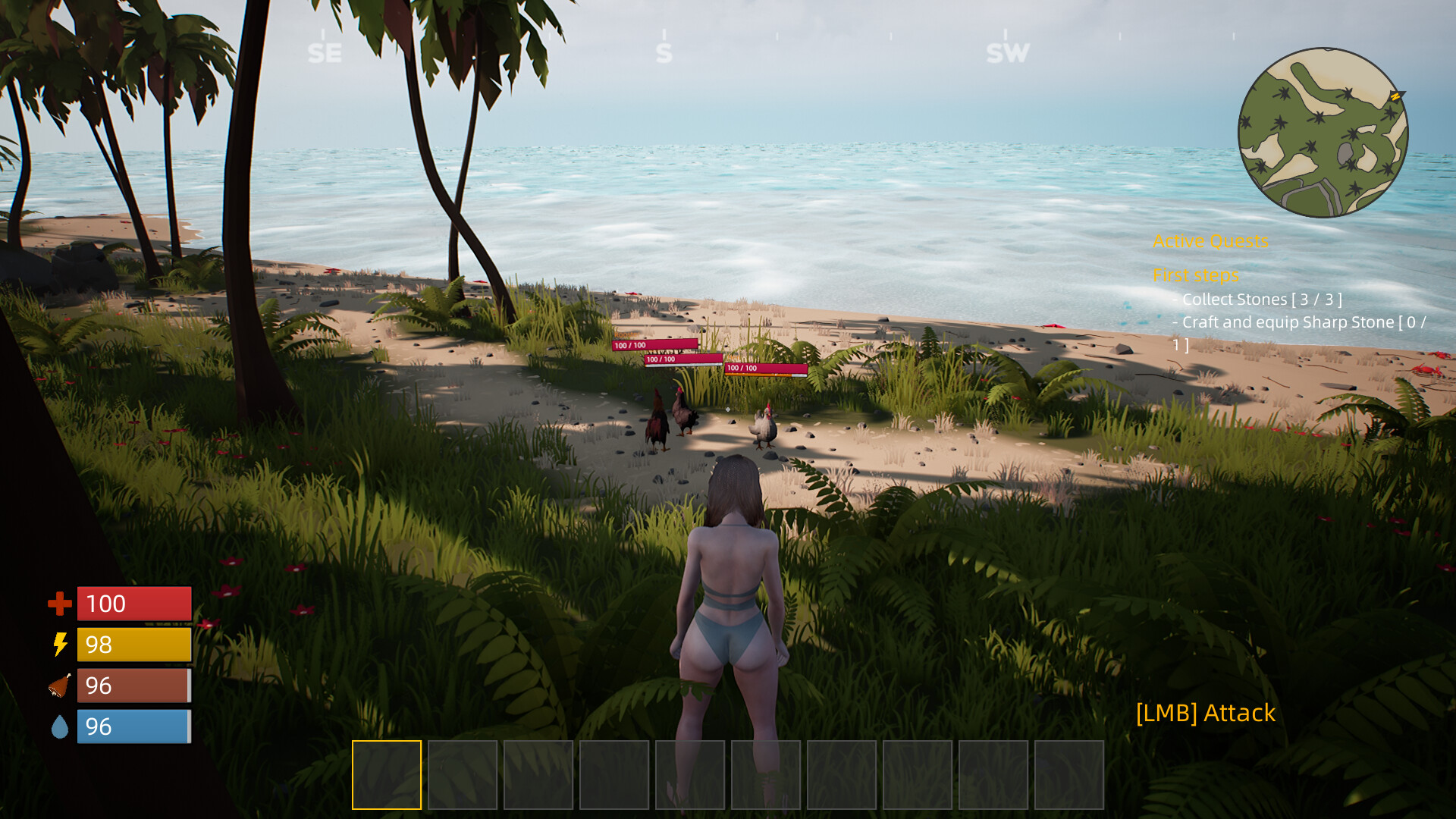1456x819 pixels.
Task: Click the last hotbar slot
Action: coord(1069,774)
